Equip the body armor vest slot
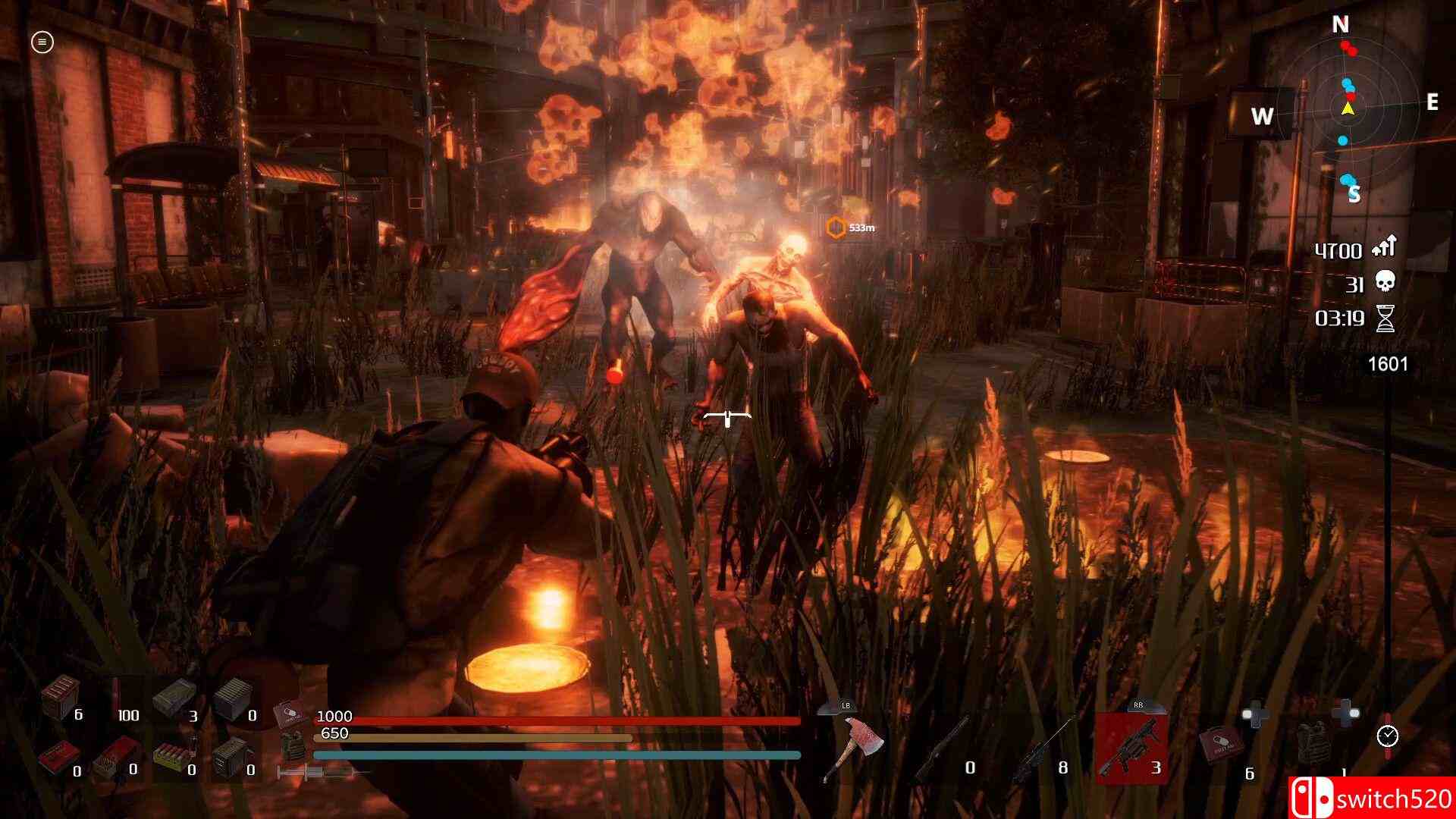 pyautogui.click(x=1311, y=745)
